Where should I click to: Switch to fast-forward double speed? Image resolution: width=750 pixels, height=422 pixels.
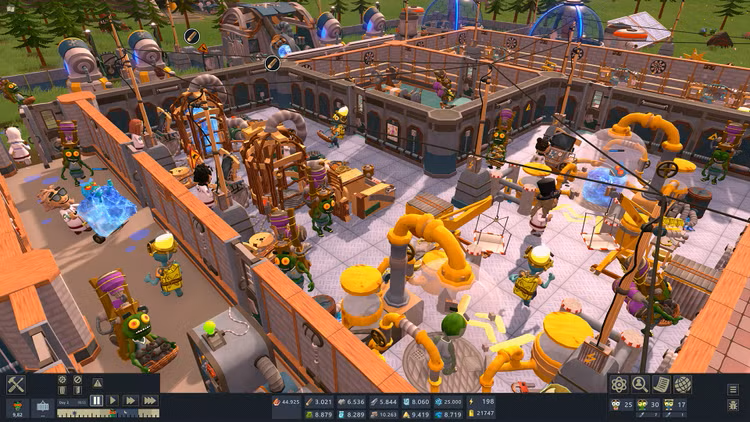pyautogui.click(x=131, y=400)
